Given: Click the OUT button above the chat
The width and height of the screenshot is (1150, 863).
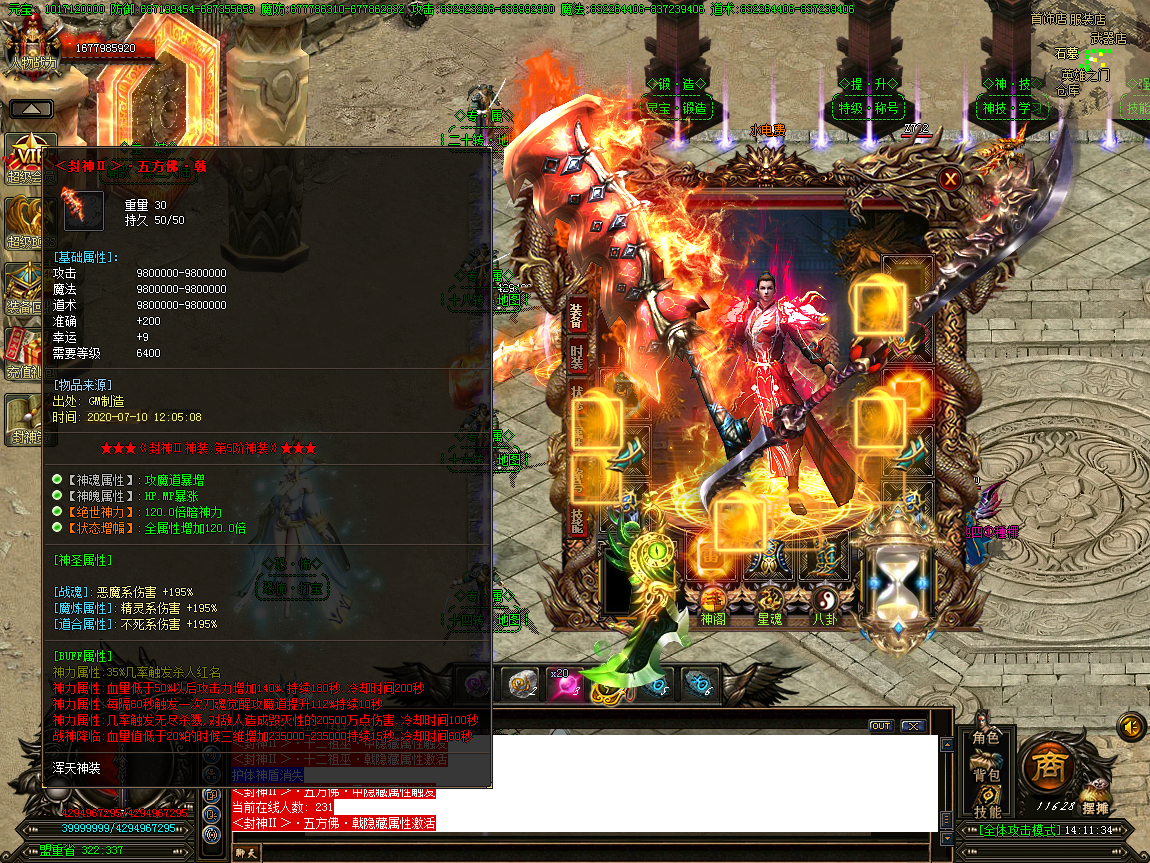Looking at the screenshot, I should (881, 726).
